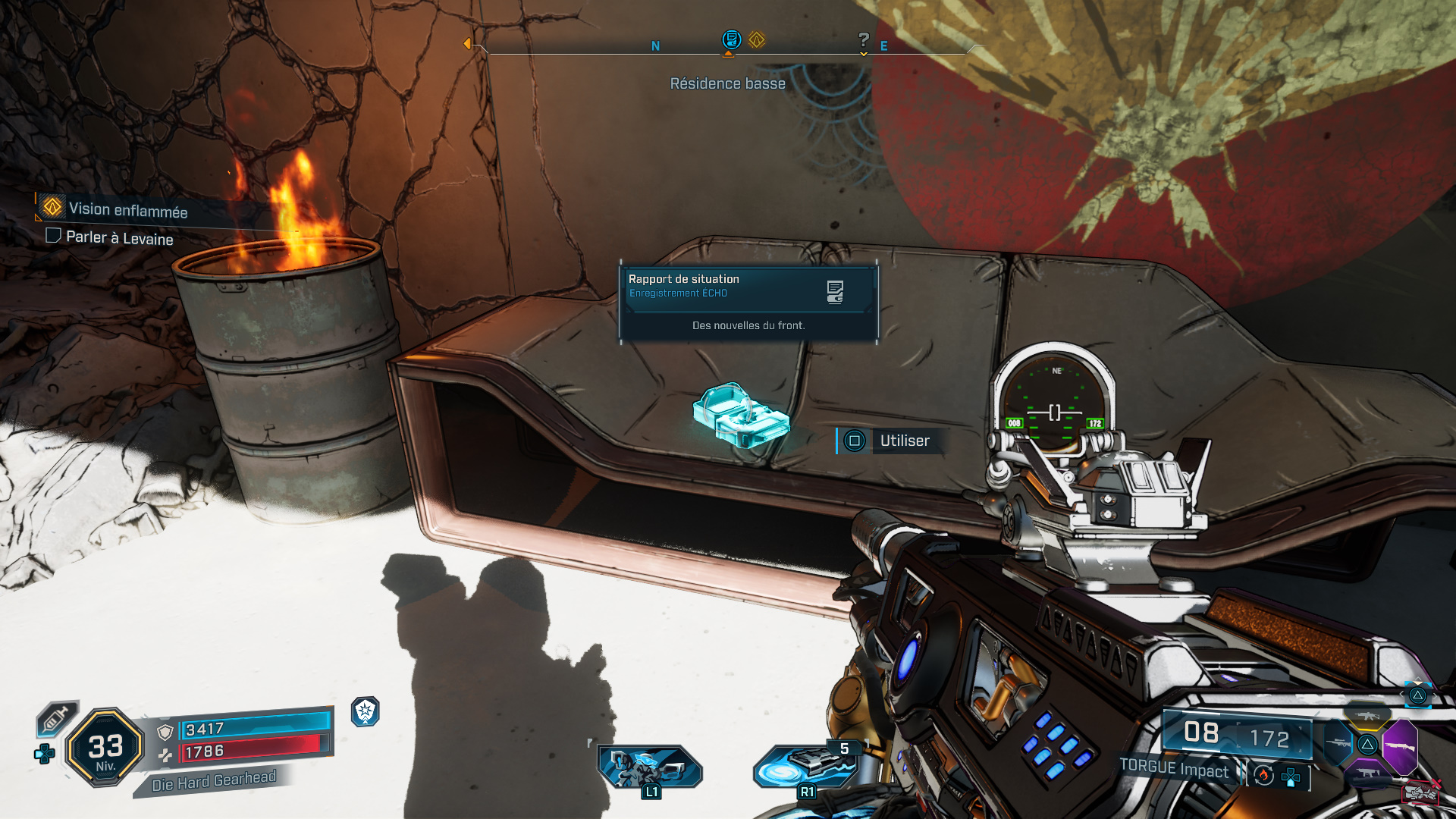1456x819 pixels.
Task: Click the flame weapon mode swap icon
Action: pyautogui.click(x=1263, y=775)
